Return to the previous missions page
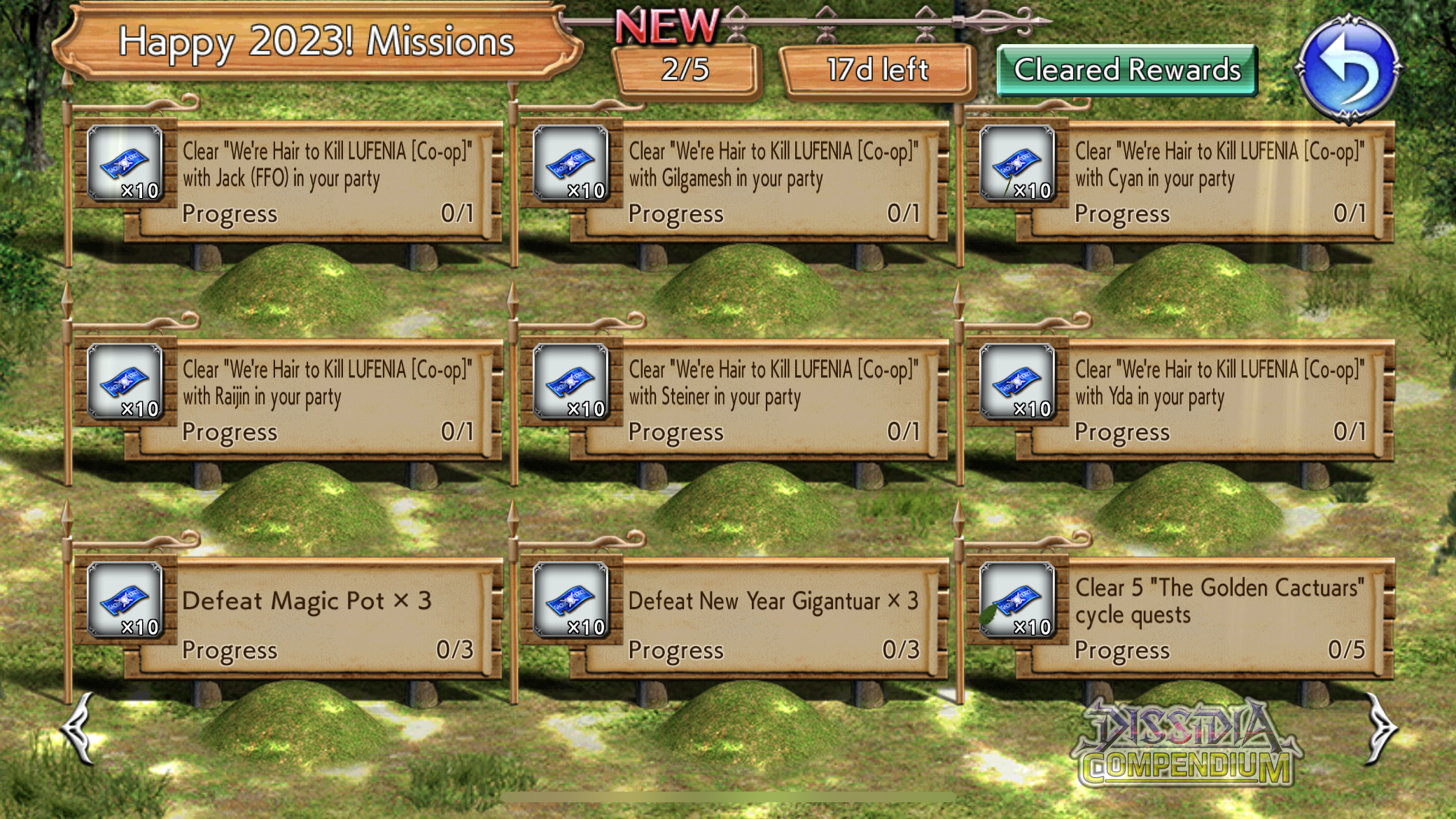 tap(78, 728)
